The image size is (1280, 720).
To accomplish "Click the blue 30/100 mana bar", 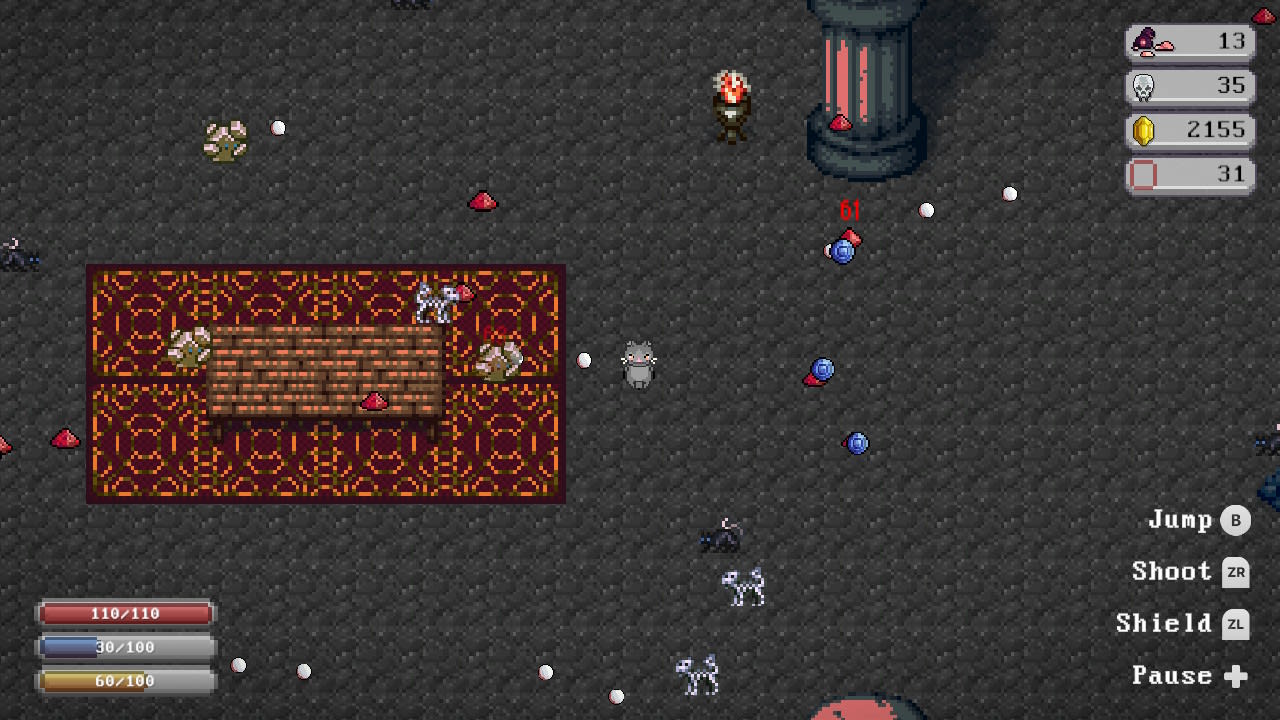I will point(125,647).
